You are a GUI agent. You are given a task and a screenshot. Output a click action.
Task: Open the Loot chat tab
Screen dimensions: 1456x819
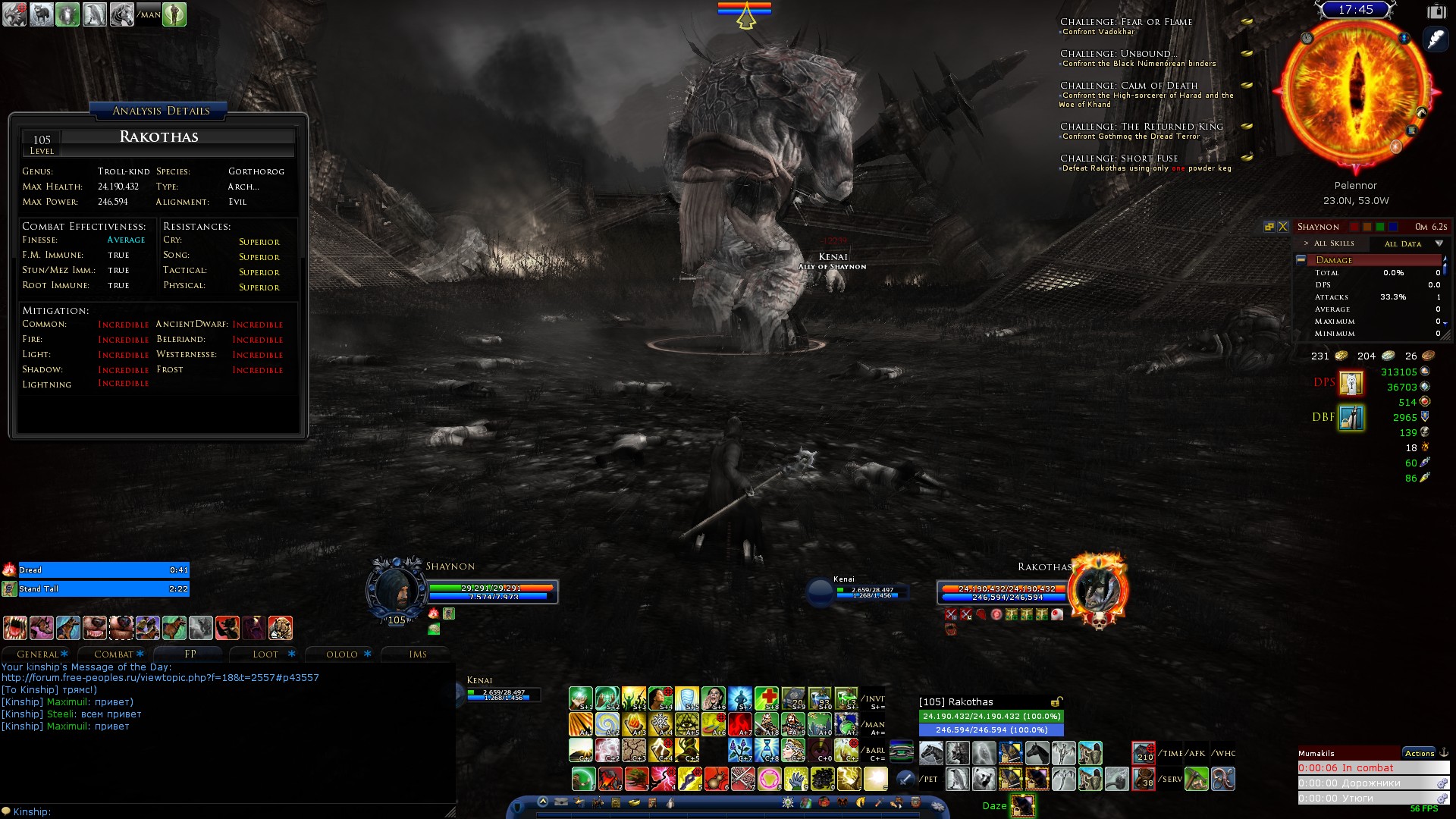[x=265, y=654]
